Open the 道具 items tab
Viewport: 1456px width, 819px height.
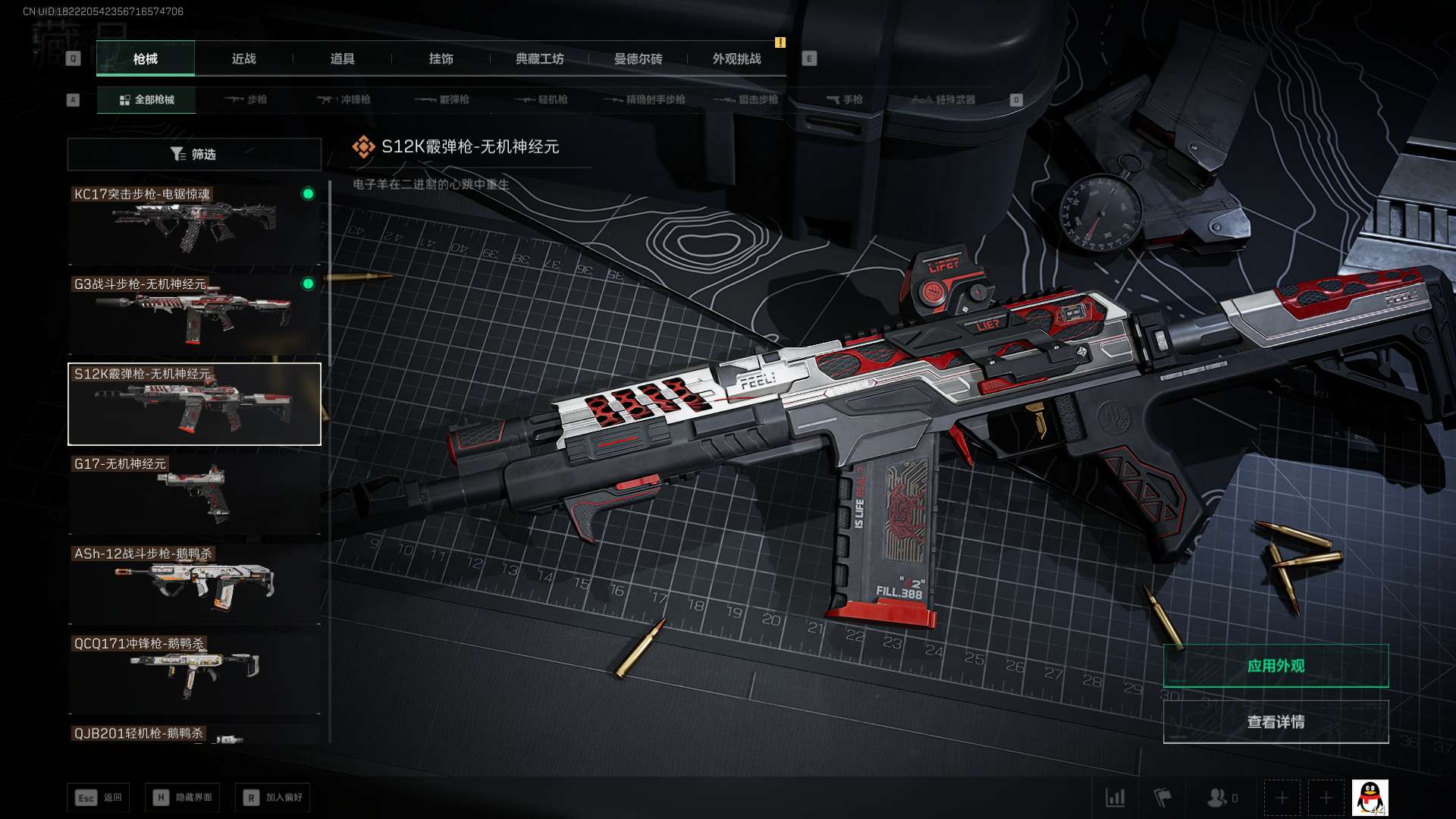(x=342, y=58)
